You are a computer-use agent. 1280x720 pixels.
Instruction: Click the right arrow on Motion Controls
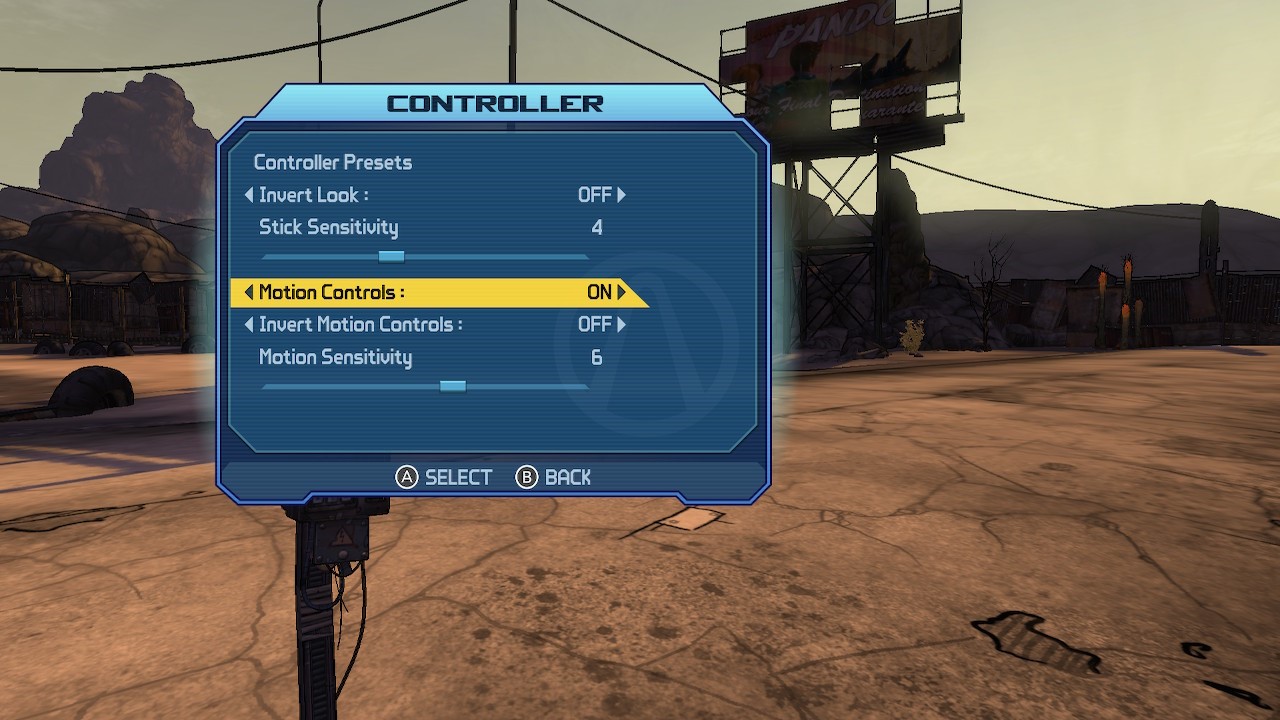(x=622, y=292)
